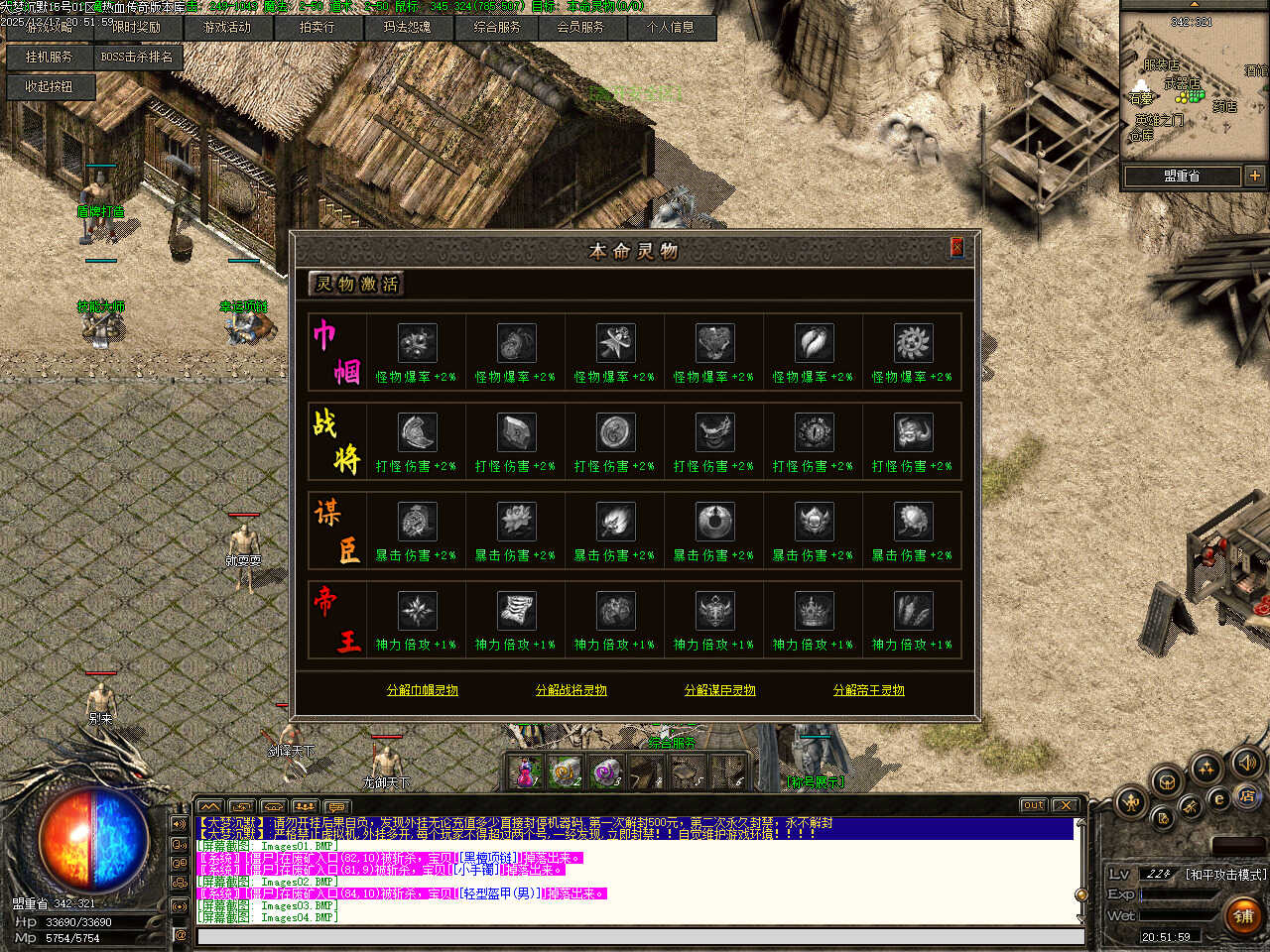Click the 分解战将灵物 link
This screenshot has height=952, width=1270.
[x=571, y=690]
